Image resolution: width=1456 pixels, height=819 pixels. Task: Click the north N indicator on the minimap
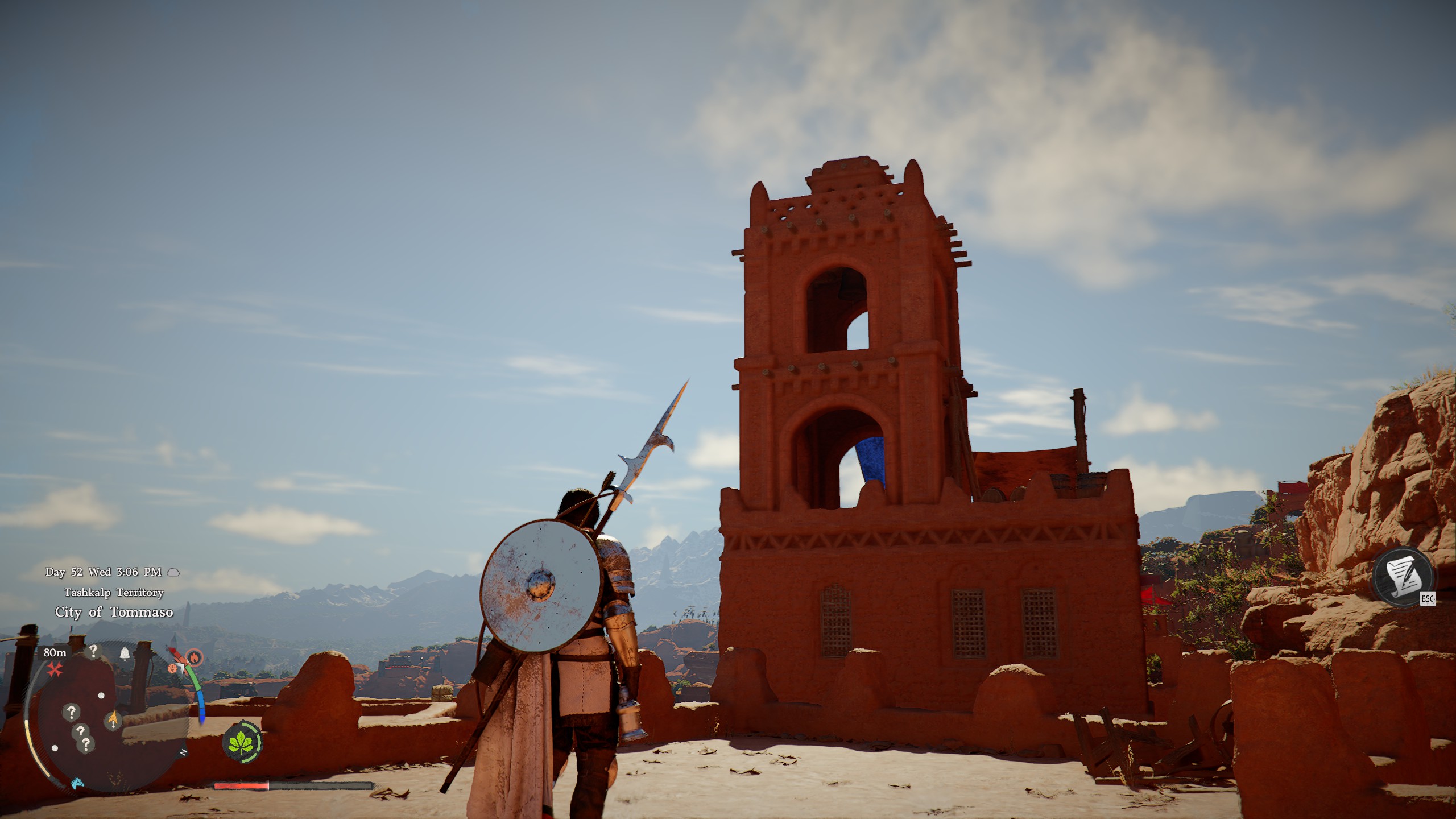pyautogui.click(x=183, y=753)
